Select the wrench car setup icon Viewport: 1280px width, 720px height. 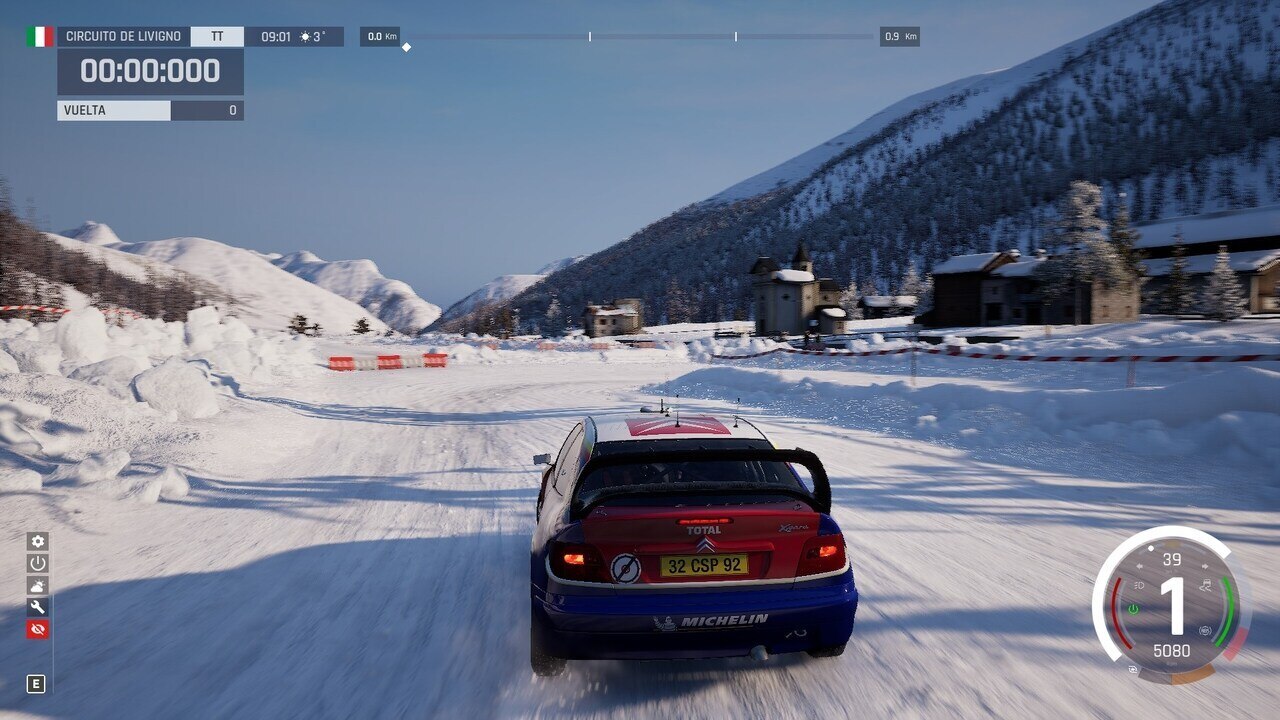(x=38, y=607)
